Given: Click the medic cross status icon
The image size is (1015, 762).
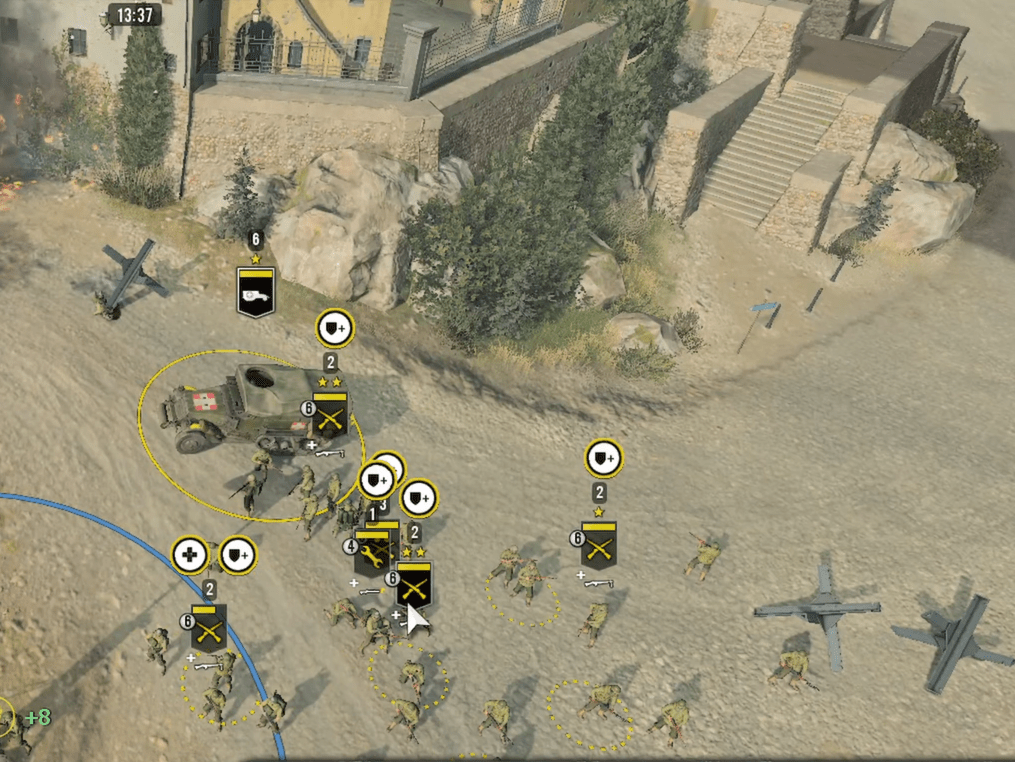Looking at the screenshot, I should click(190, 555).
